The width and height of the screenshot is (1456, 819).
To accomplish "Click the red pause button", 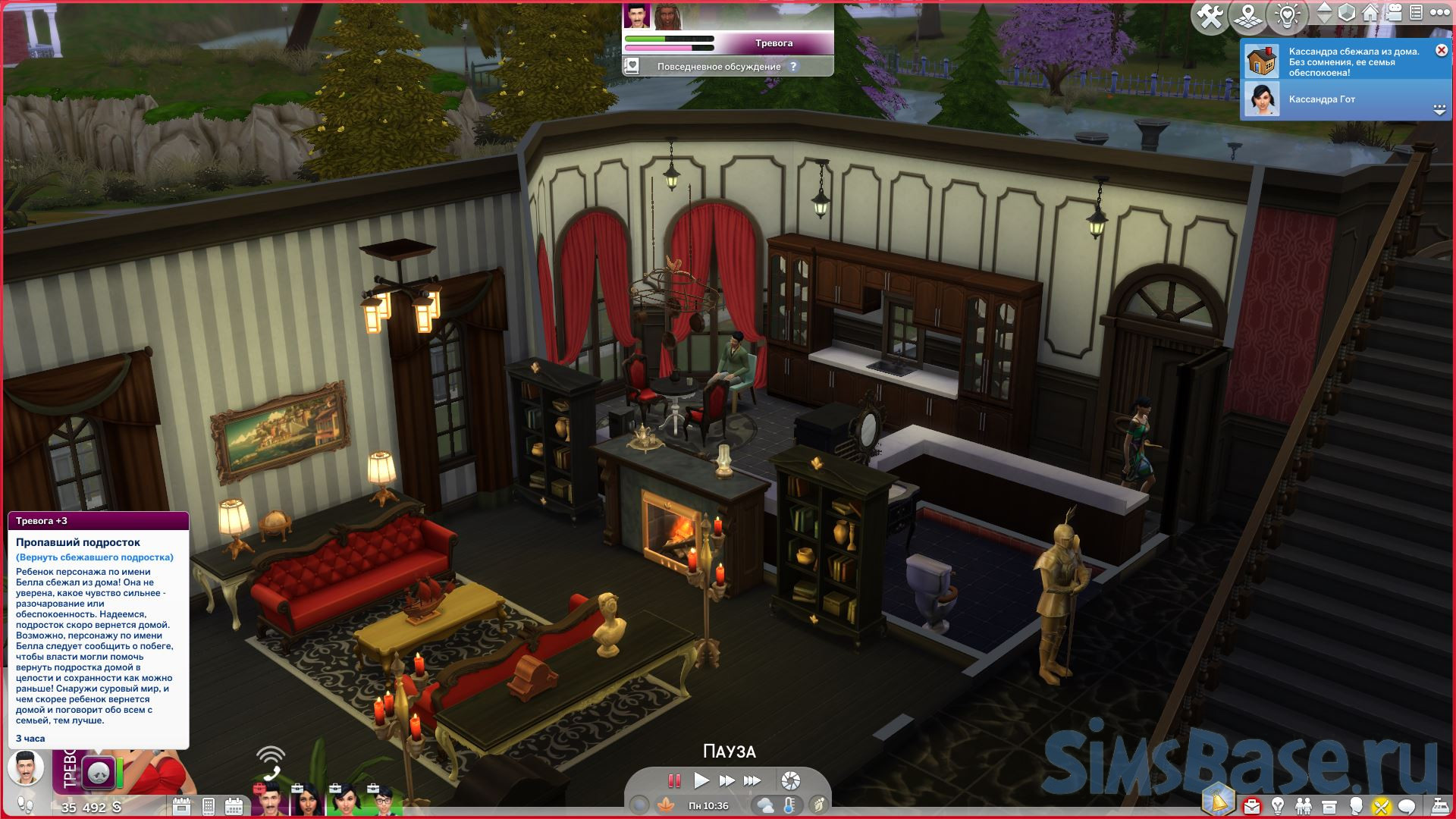I will click(674, 780).
